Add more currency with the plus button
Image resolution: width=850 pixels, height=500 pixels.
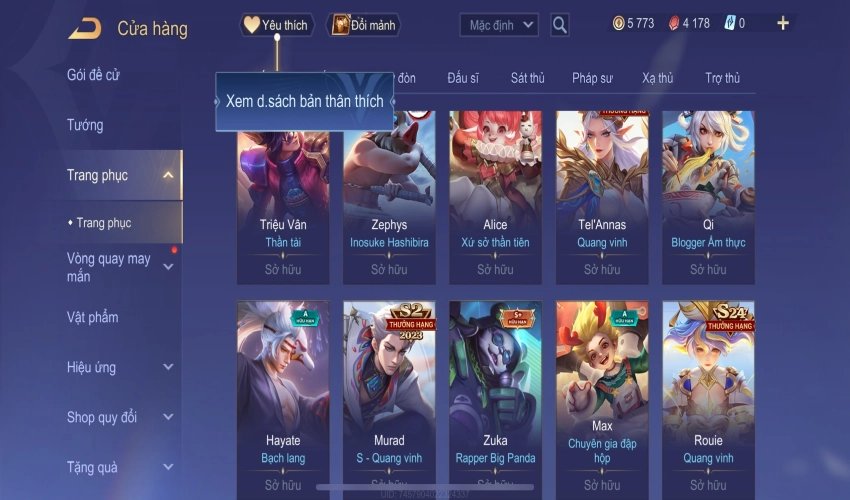tap(782, 23)
